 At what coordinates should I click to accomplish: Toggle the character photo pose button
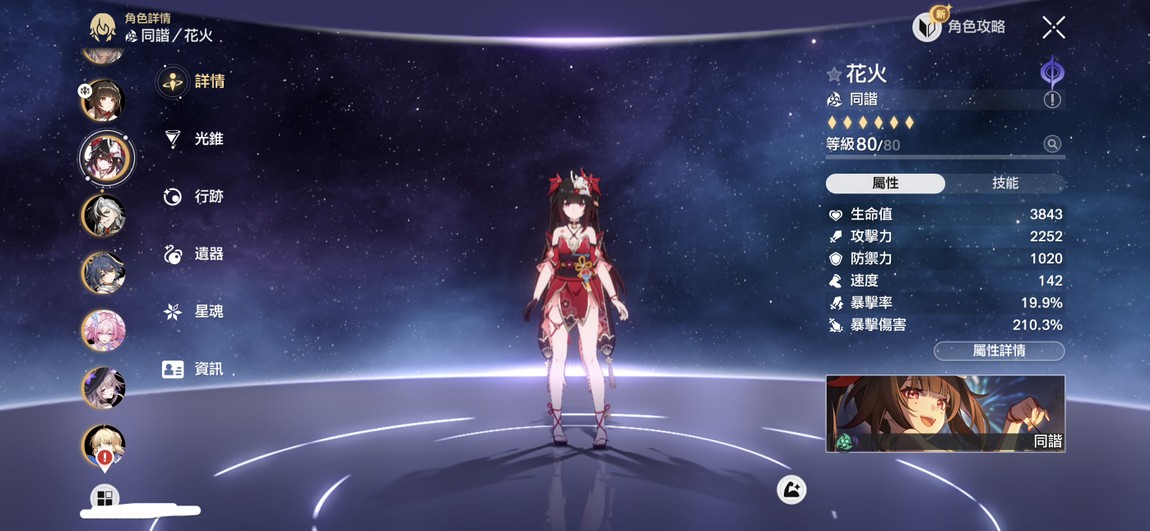click(791, 489)
